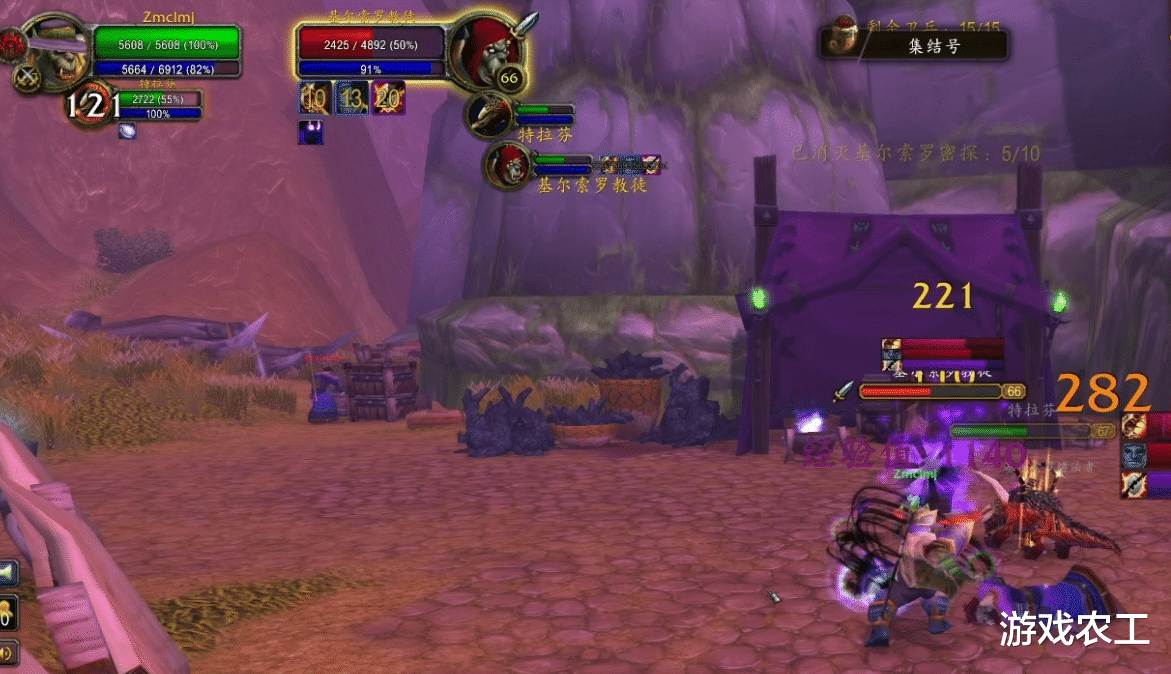The image size is (1171, 674).
Task: Click the target debuff icon showing 13
Action: click(x=351, y=97)
